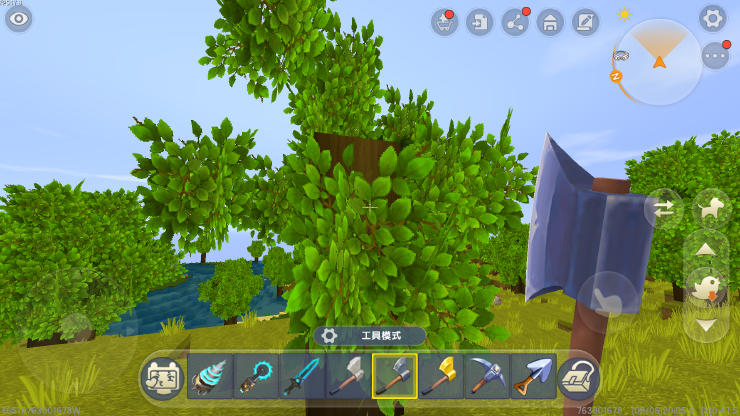
Task: Select the cyan ring staff slot
Action: pyautogui.click(x=256, y=376)
